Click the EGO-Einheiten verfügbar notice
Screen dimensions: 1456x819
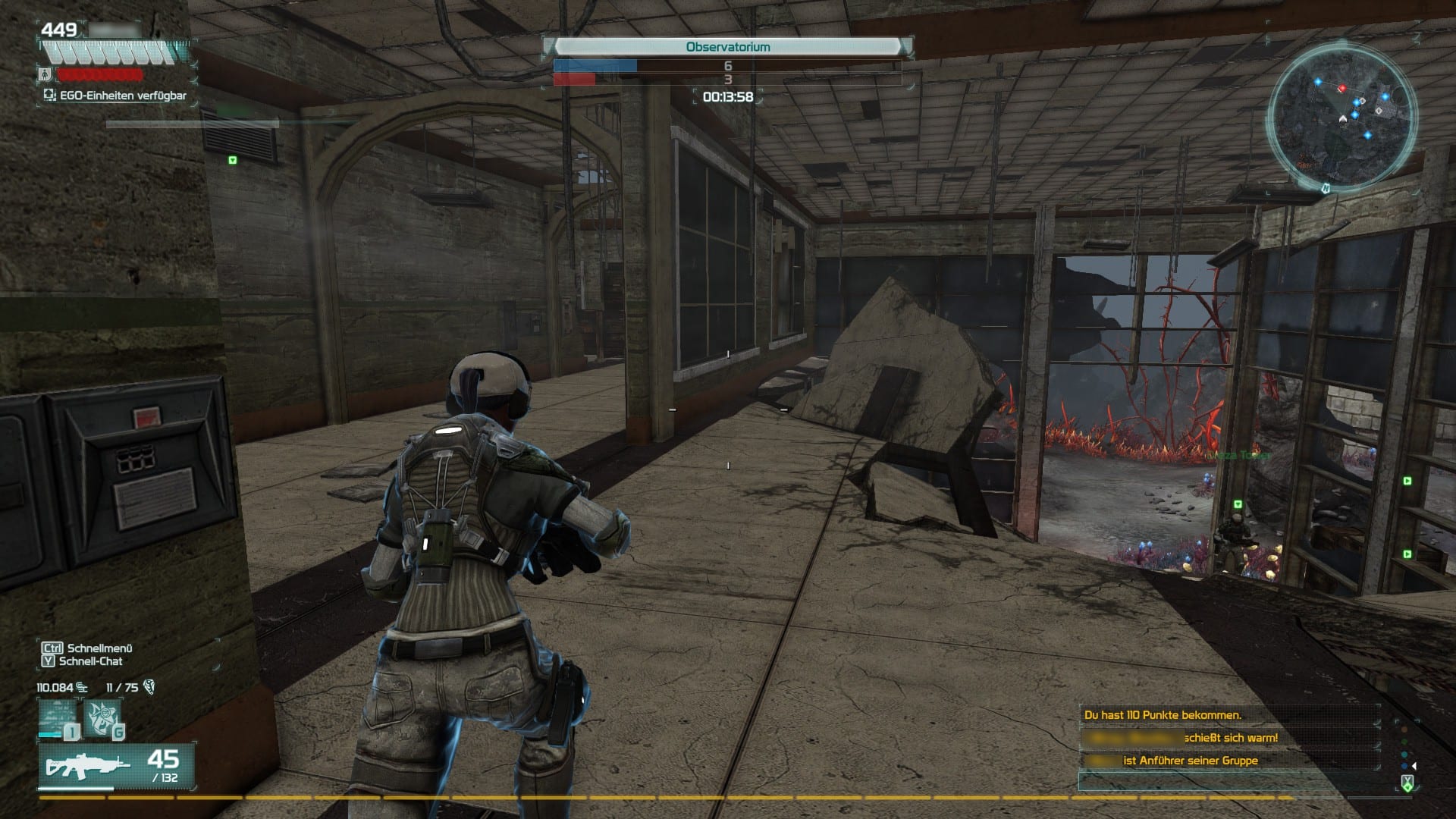pyautogui.click(x=115, y=96)
